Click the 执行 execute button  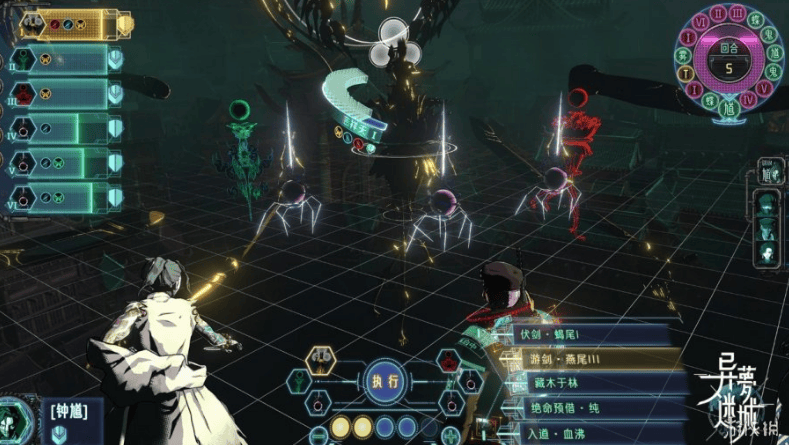pyautogui.click(x=384, y=380)
